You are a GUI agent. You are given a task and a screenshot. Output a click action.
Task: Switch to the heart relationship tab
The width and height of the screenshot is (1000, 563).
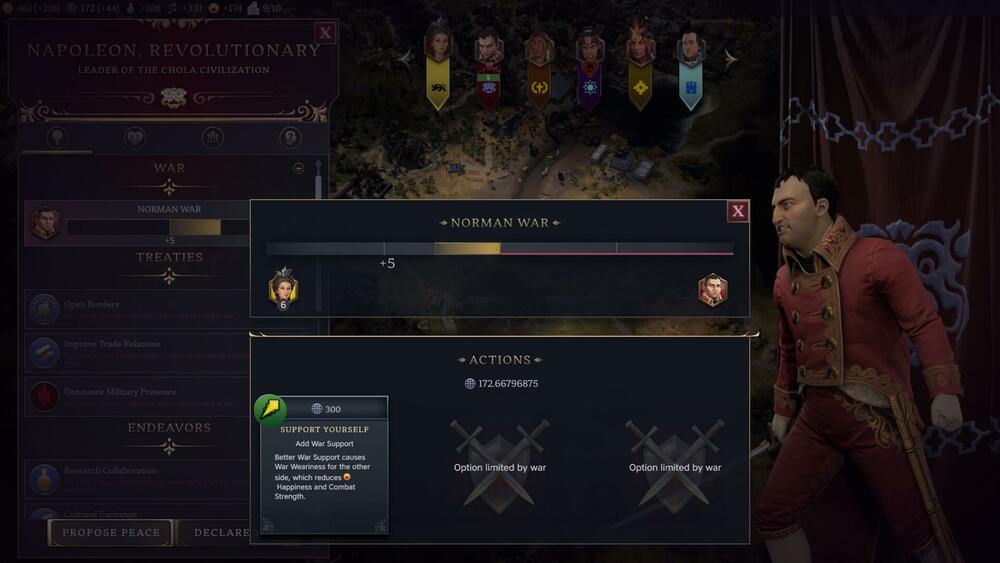pos(134,138)
